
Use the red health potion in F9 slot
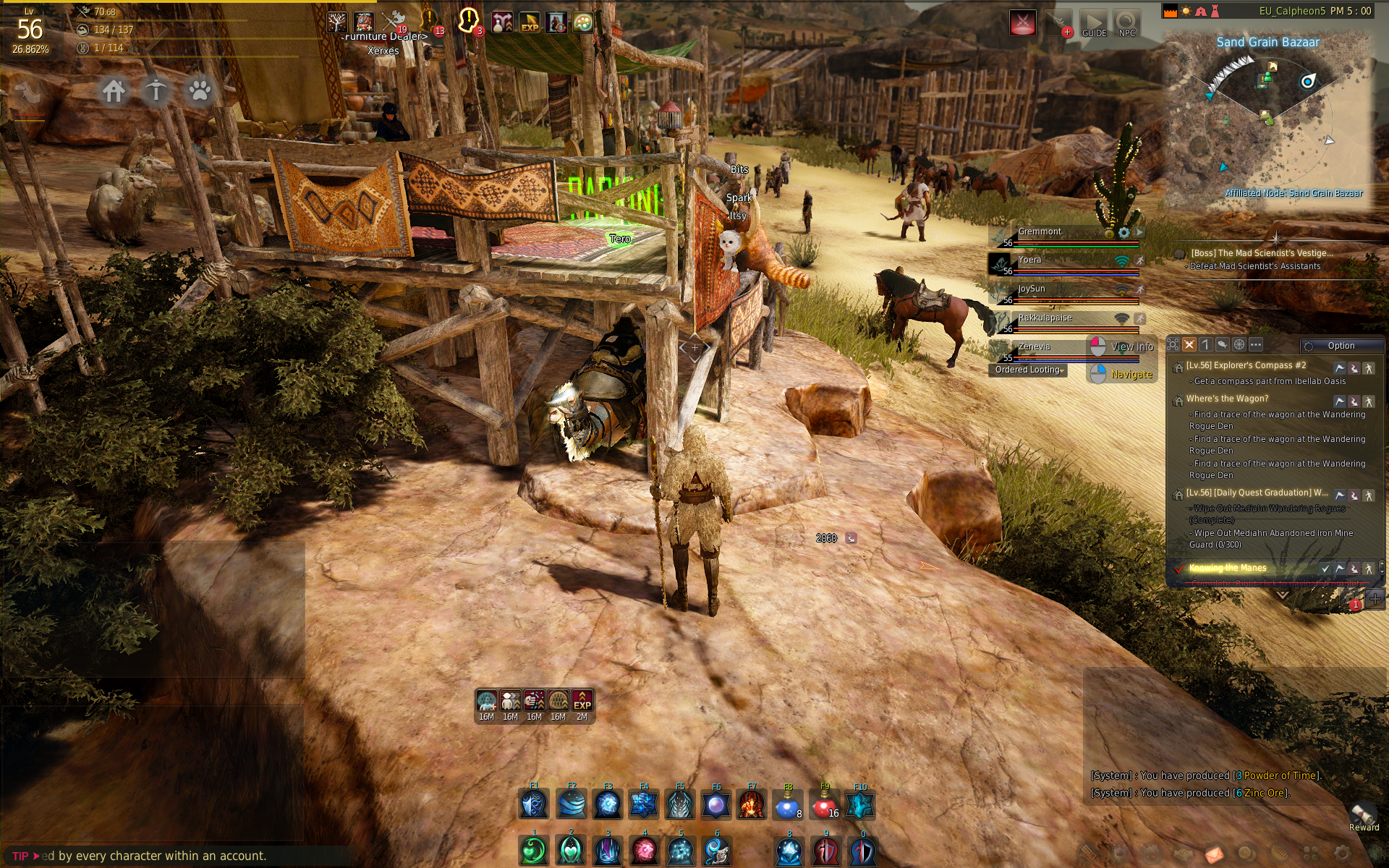[824, 804]
